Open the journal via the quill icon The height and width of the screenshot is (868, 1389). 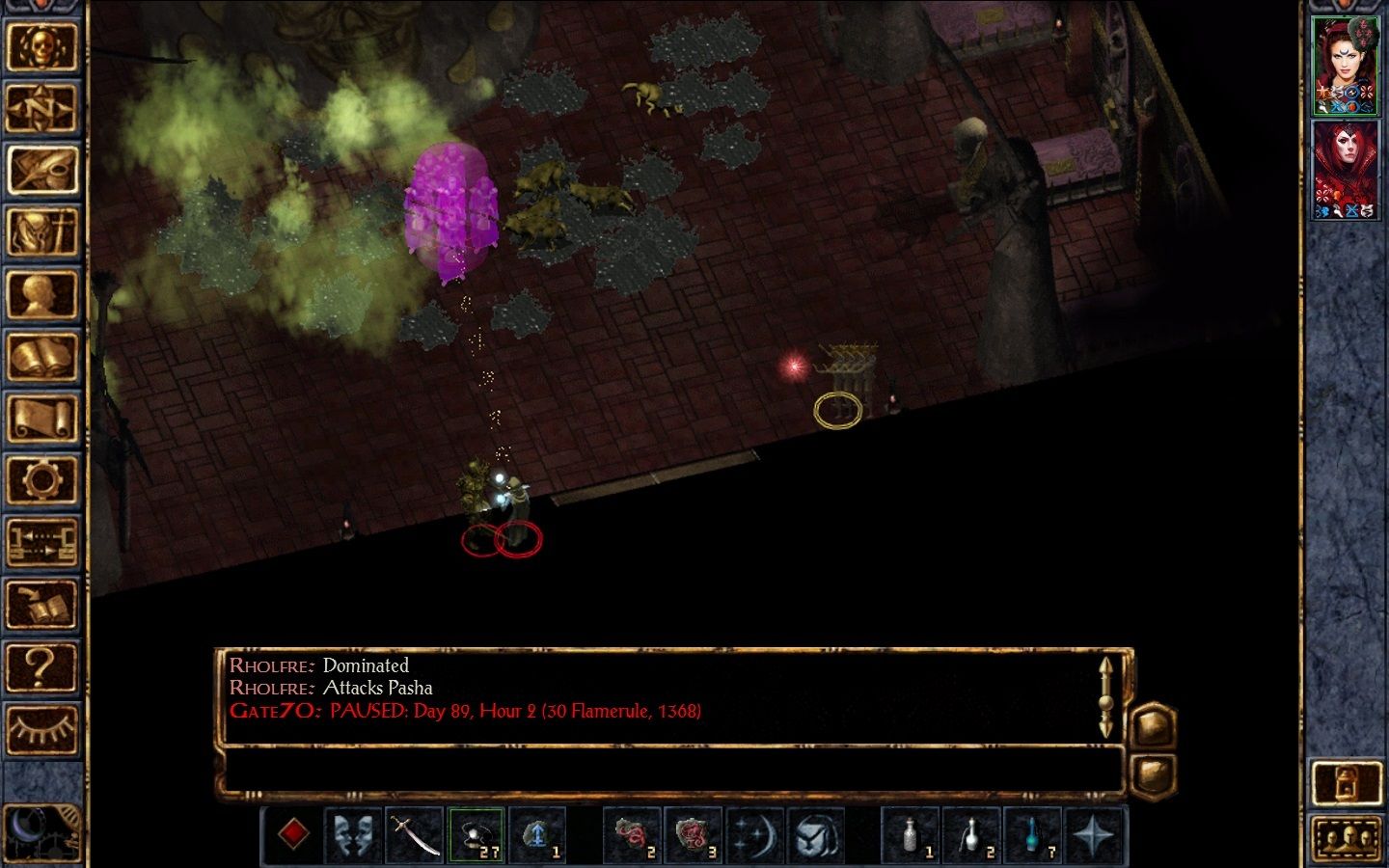tap(43, 176)
